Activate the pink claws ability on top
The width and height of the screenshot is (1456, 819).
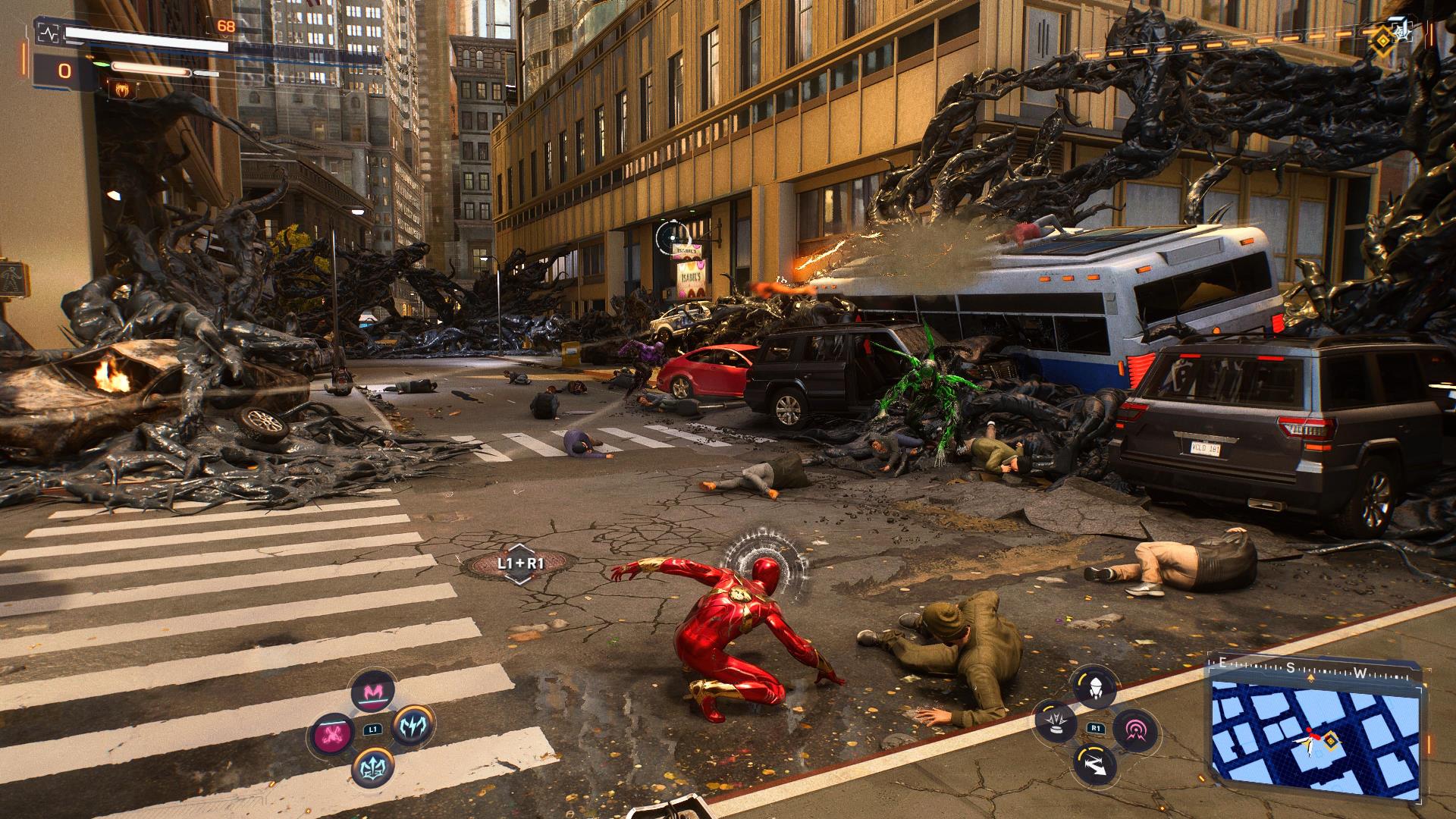pos(372,692)
